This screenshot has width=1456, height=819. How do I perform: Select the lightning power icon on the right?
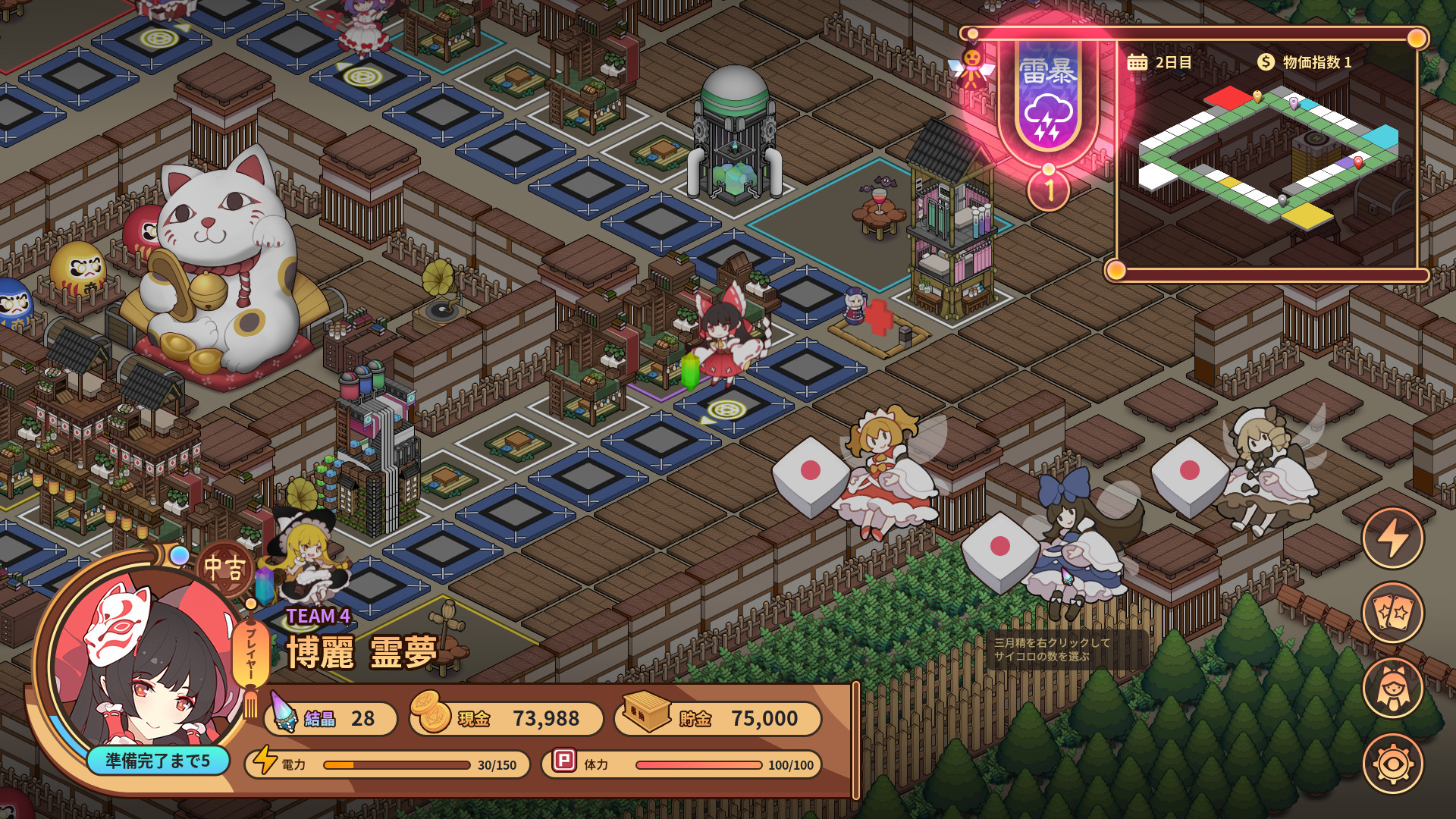1394,538
